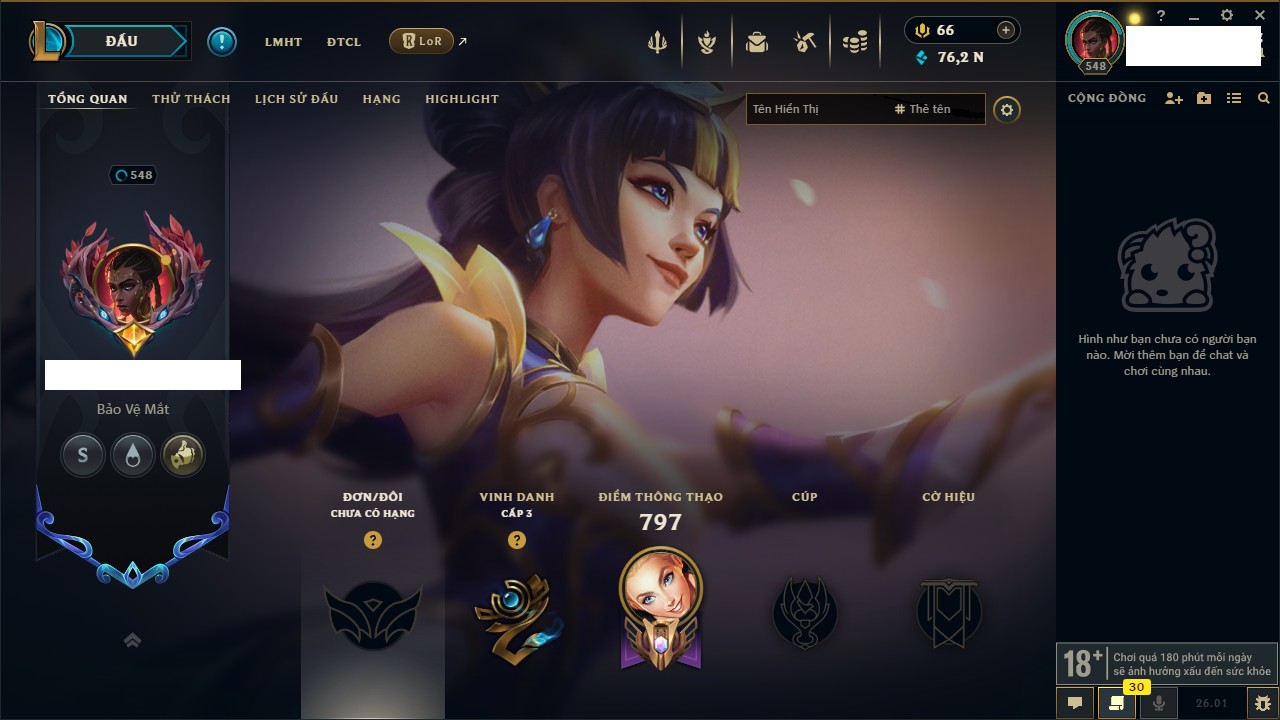Image resolution: width=1280 pixels, height=720 pixels.
Task: Select the HẠNG tab
Action: point(381,99)
